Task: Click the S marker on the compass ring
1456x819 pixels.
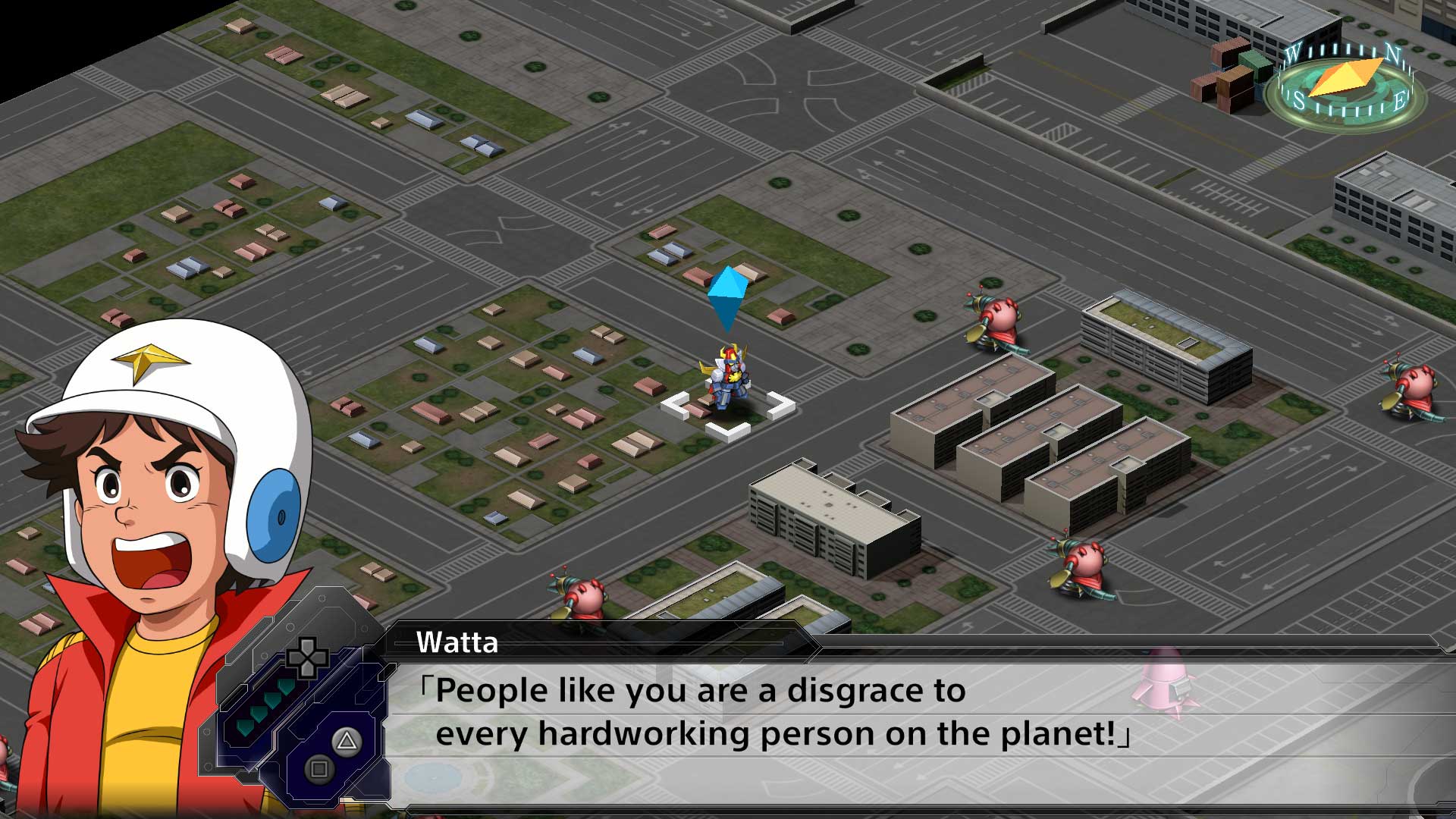Action: (1299, 99)
